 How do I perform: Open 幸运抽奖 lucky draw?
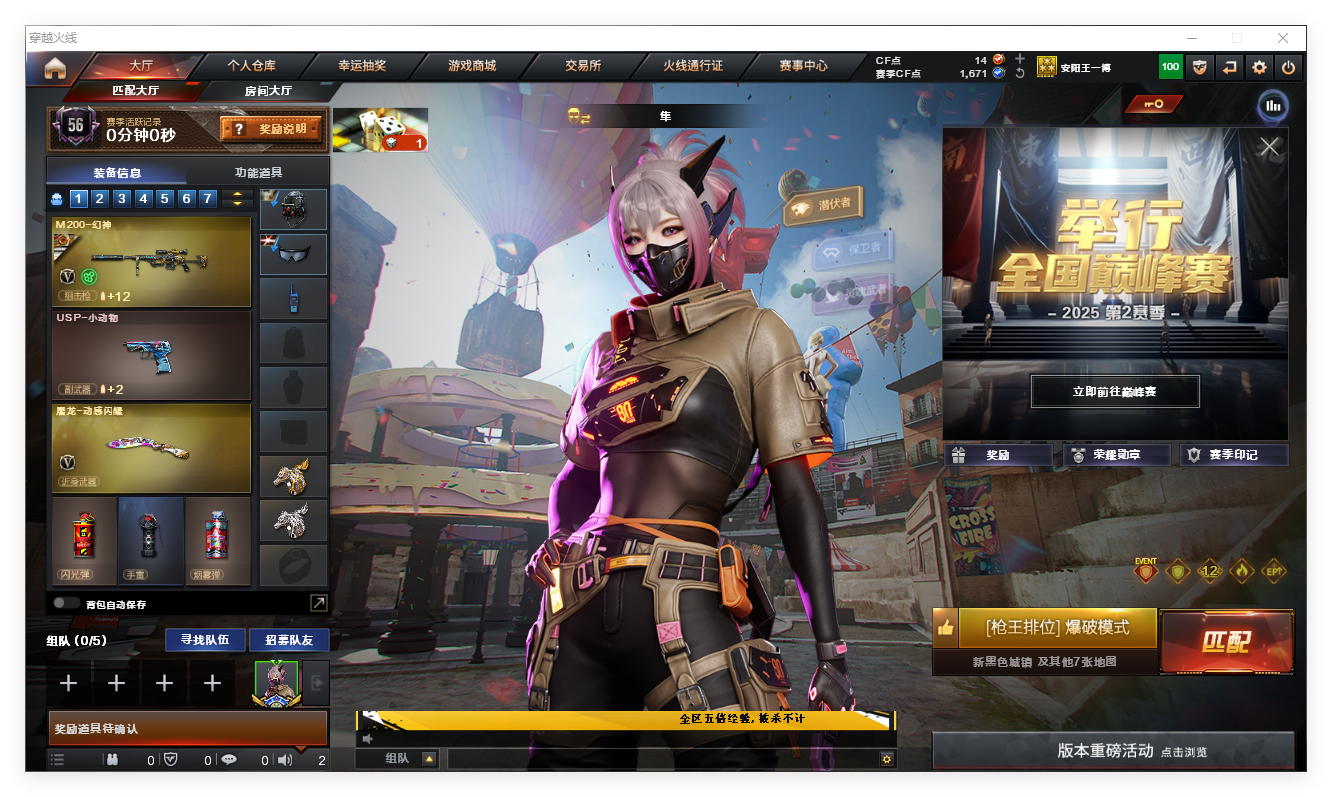tap(362, 66)
